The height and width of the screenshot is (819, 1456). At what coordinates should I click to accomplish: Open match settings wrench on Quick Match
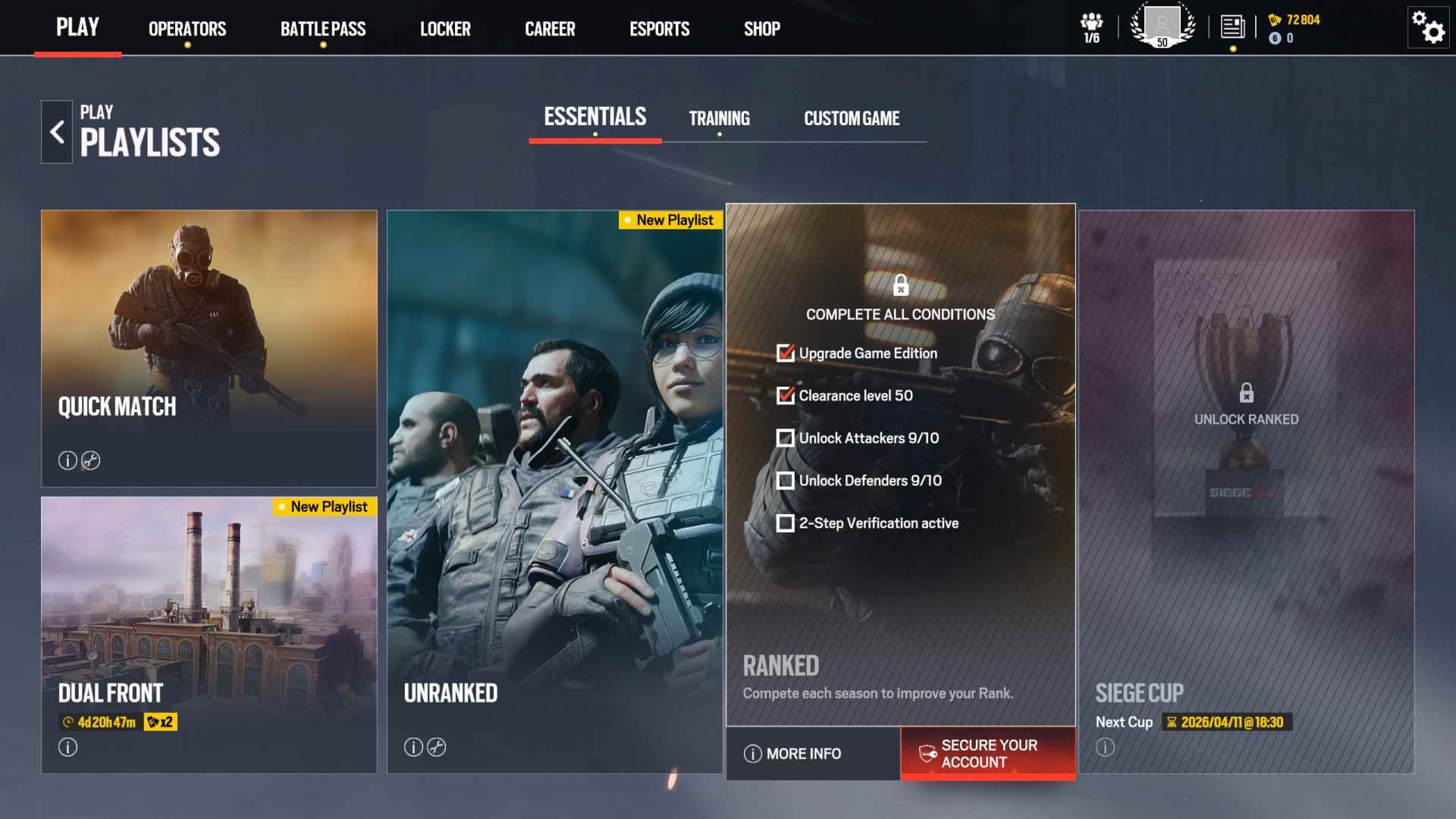point(92,460)
